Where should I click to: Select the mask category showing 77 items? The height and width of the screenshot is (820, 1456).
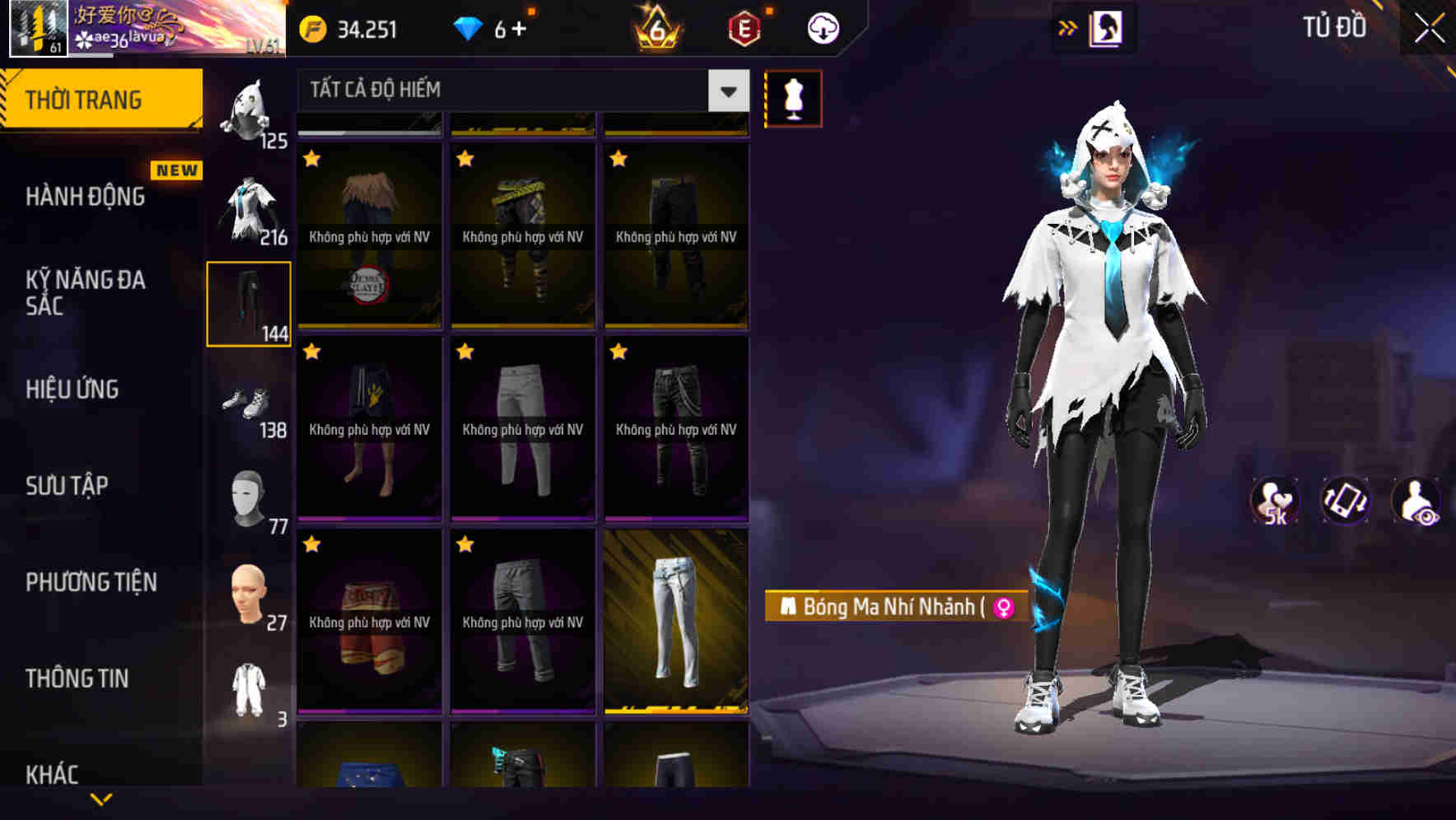[x=248, y=498]
